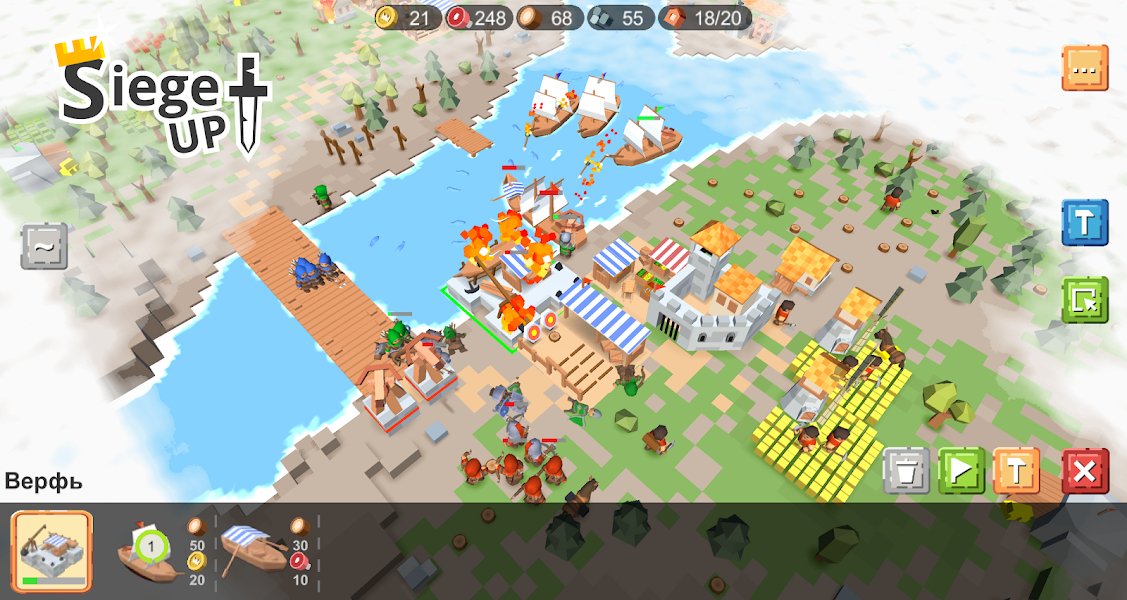
Task: Set rally point with the green flag button
Action: pyautogui.click(x=961, y=470)
